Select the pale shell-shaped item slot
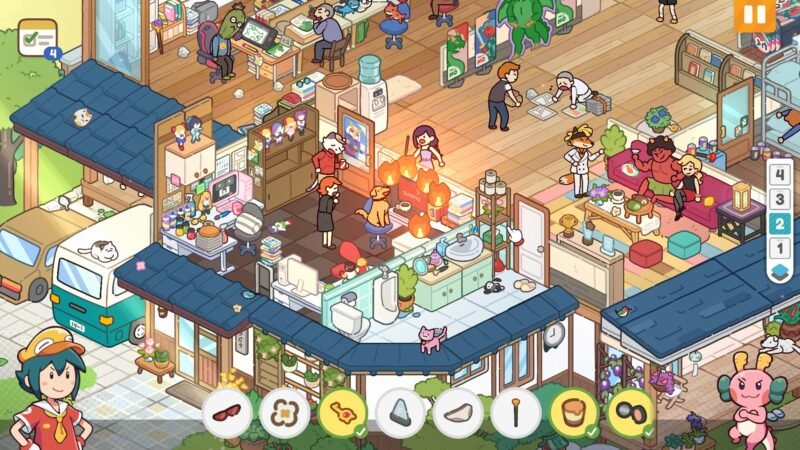The height and width of the screenshot is (450, 800). (x=458, y=413)
